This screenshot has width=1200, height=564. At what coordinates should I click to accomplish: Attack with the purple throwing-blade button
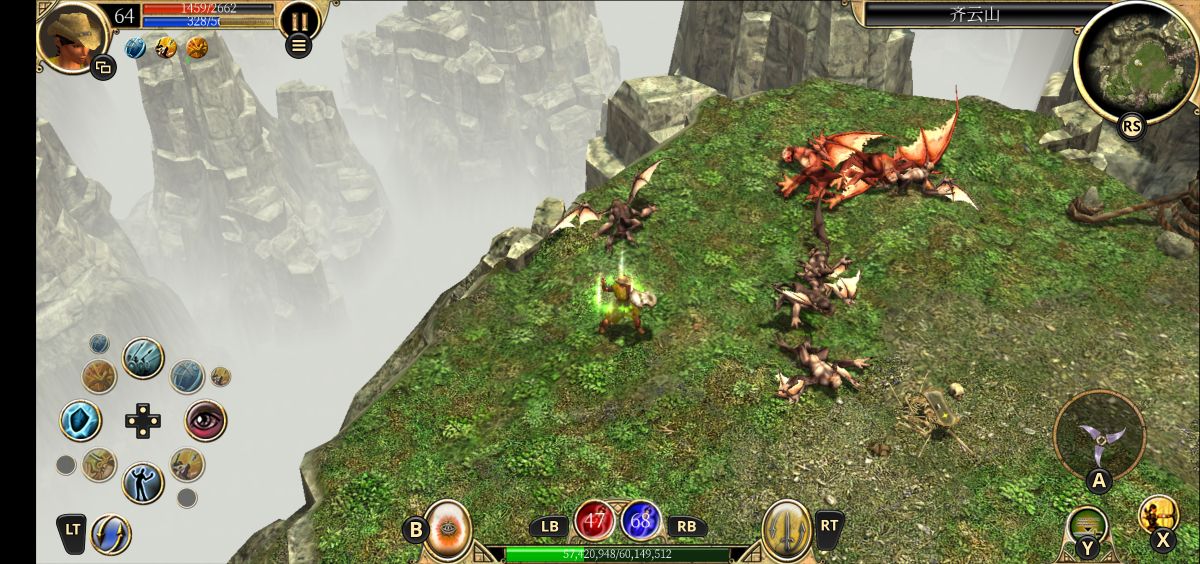point(1100,437)
